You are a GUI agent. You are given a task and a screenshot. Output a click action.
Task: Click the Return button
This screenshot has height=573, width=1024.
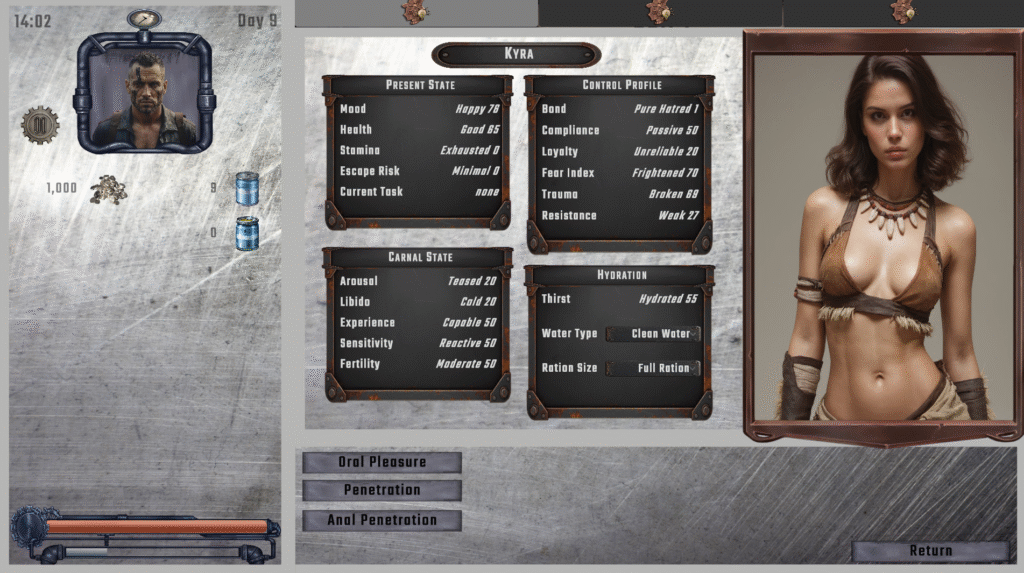[x=930, y=551]
